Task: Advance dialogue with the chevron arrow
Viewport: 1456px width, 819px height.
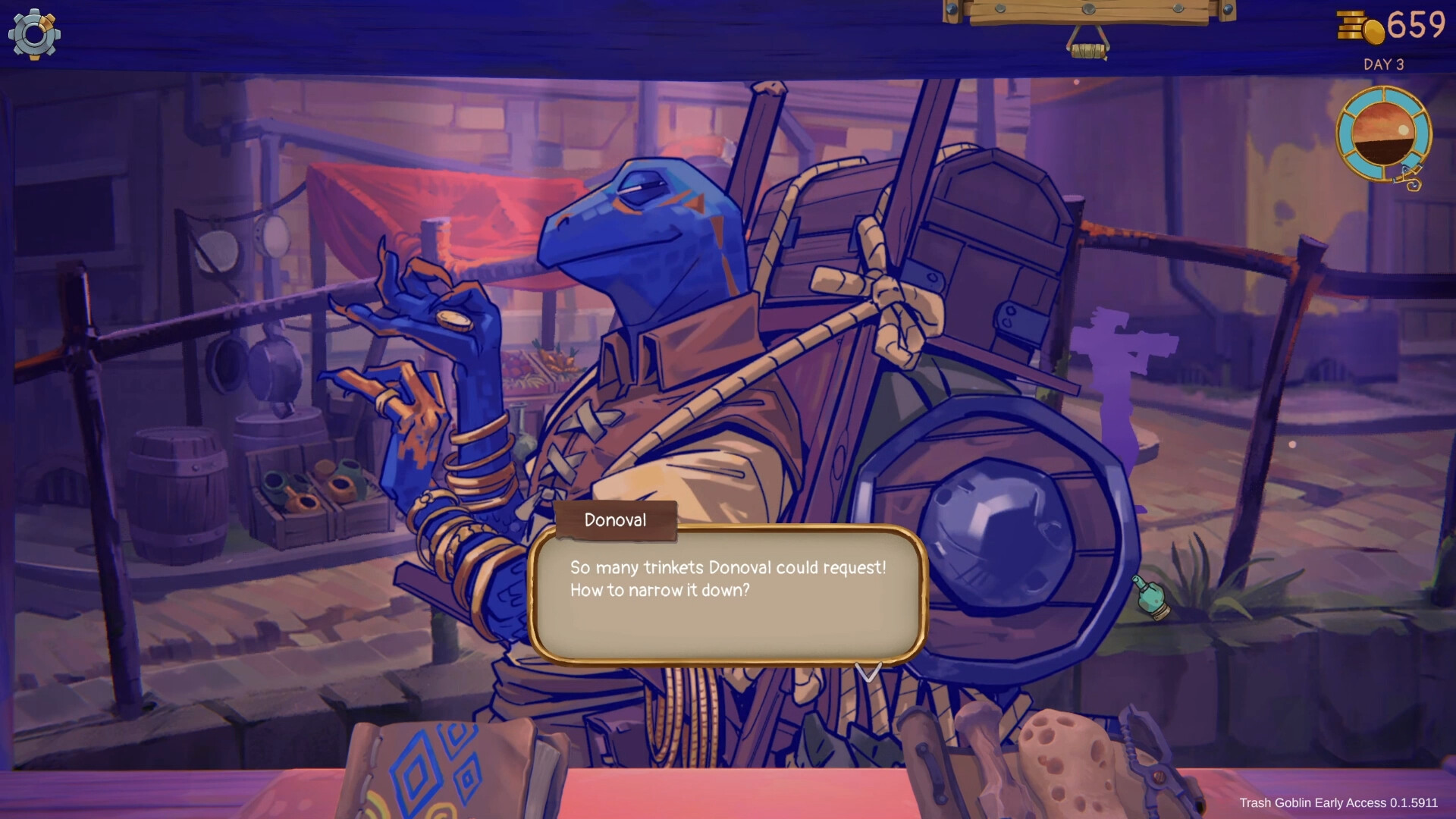Action: pyautogui.click(x=869, y=671)
